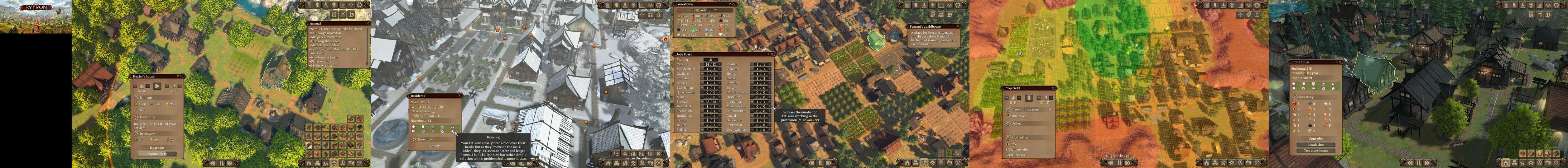Expand the Production section of Crop field
1568x168 pixels.
click(x=1008, y=138)
